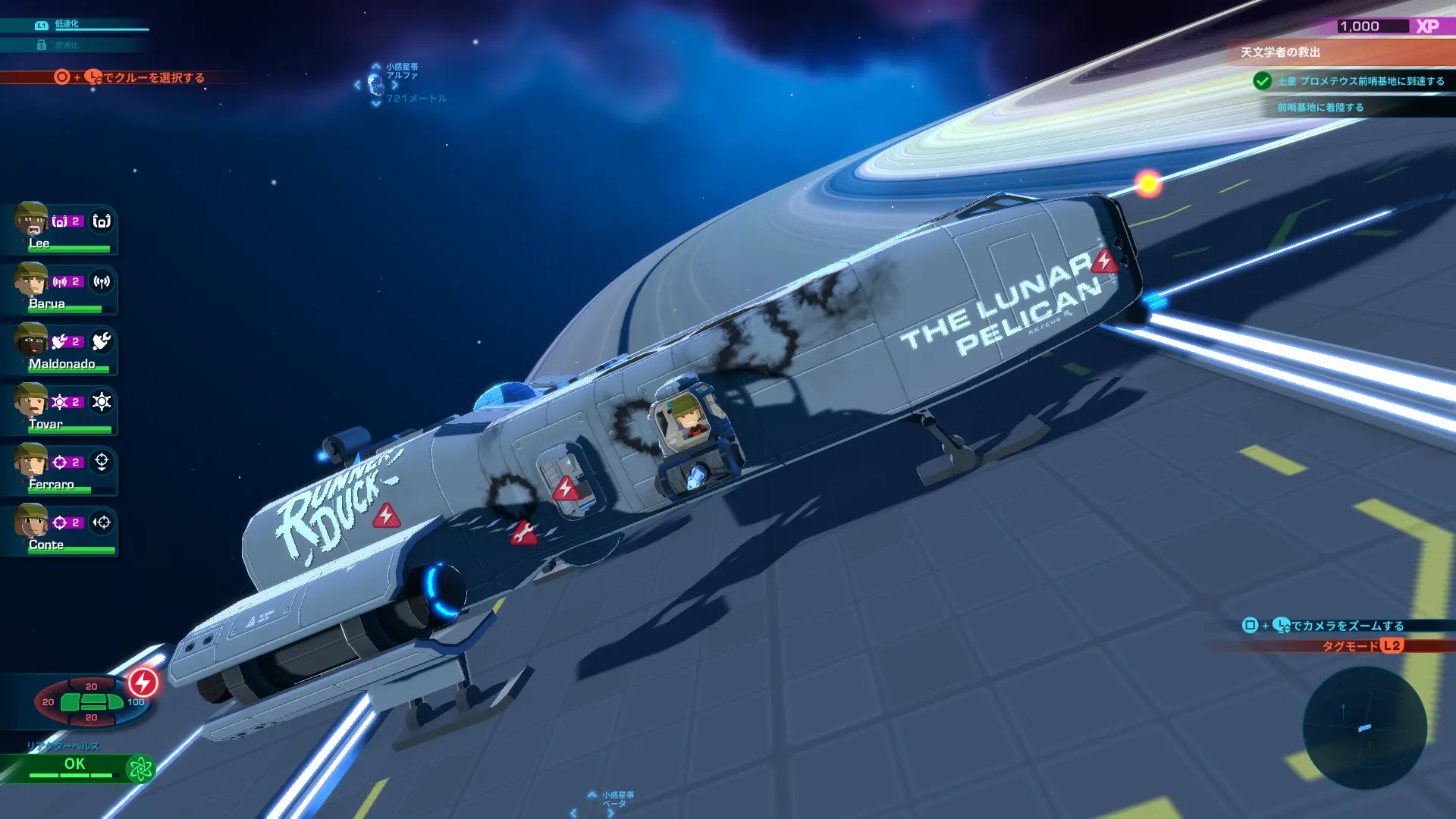This screenshot has width=1456, height=819.
Task: Click Maldonado's engineer wrench icon
Action: (x=102, y=342)
